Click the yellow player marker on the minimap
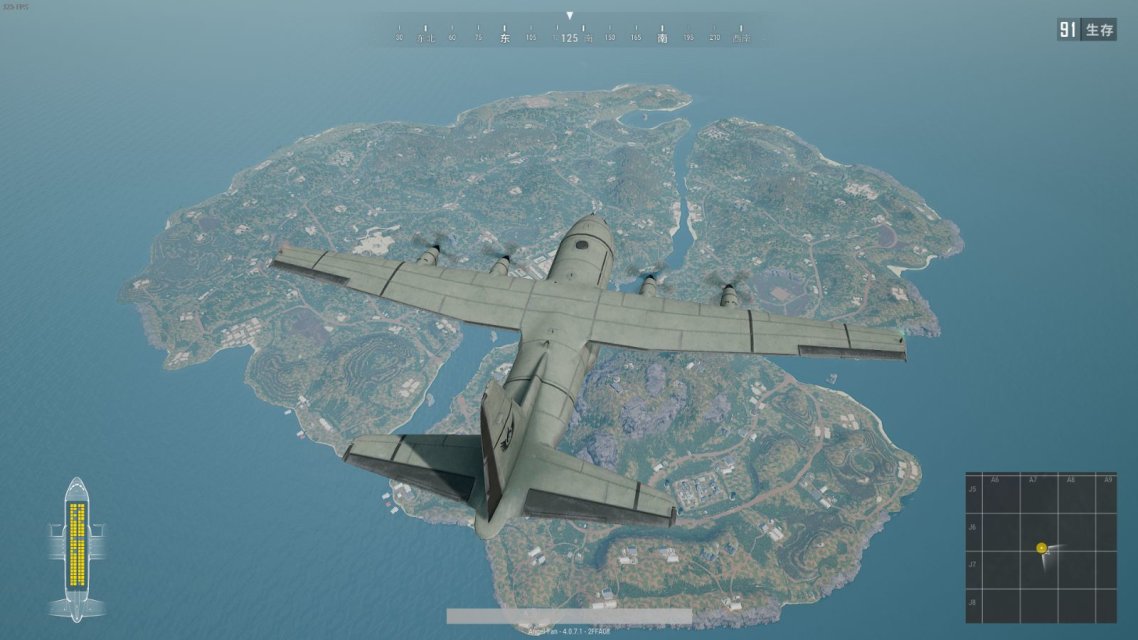Screen dimensions: 1138x640 click(x=1041, y=548)
